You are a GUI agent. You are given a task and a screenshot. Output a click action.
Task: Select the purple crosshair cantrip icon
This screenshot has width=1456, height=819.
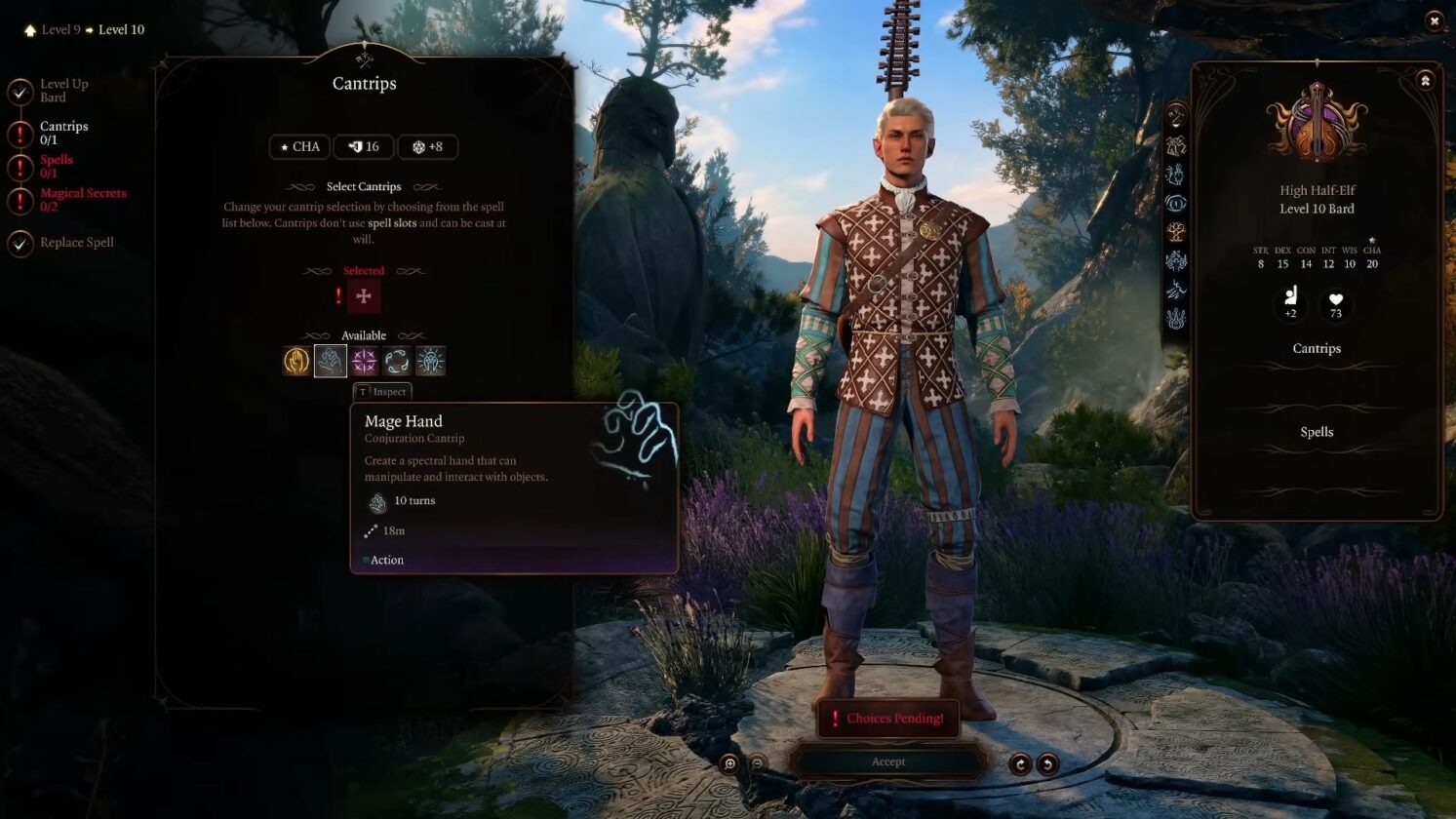(364, 361)
